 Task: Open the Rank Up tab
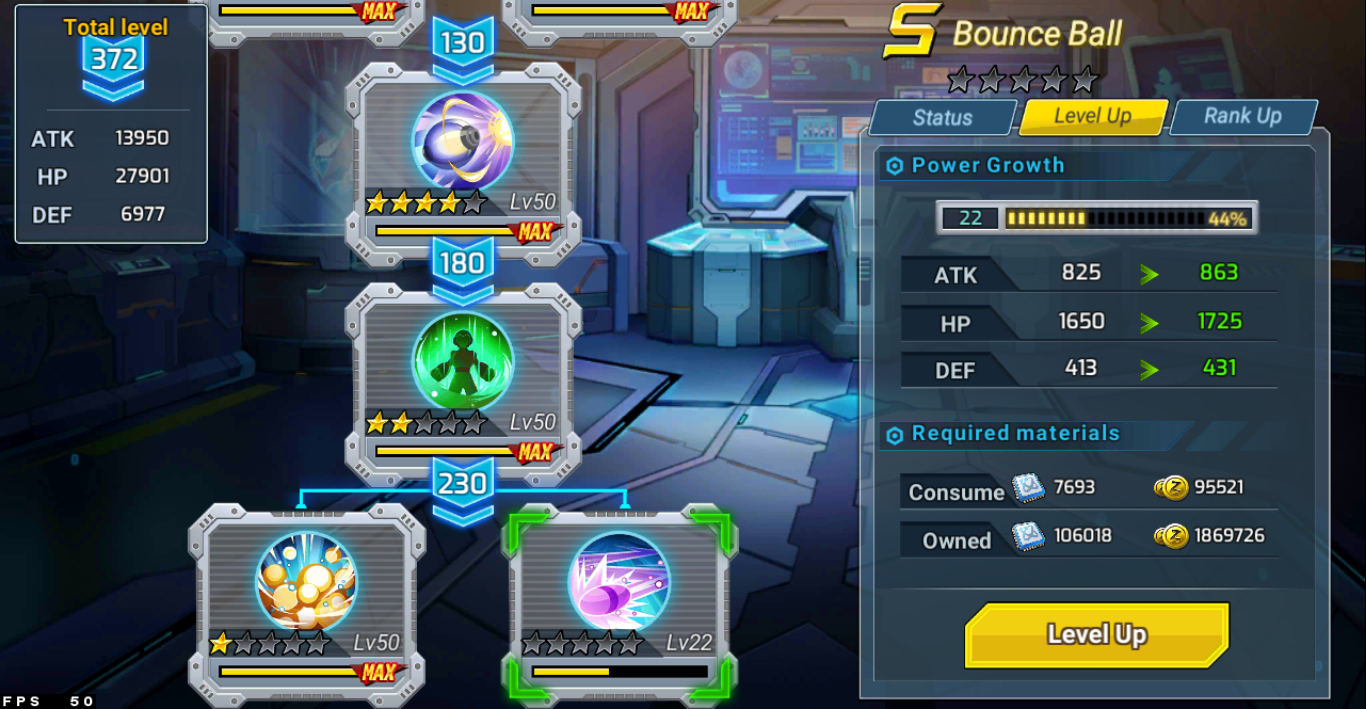pos(1242,116)
